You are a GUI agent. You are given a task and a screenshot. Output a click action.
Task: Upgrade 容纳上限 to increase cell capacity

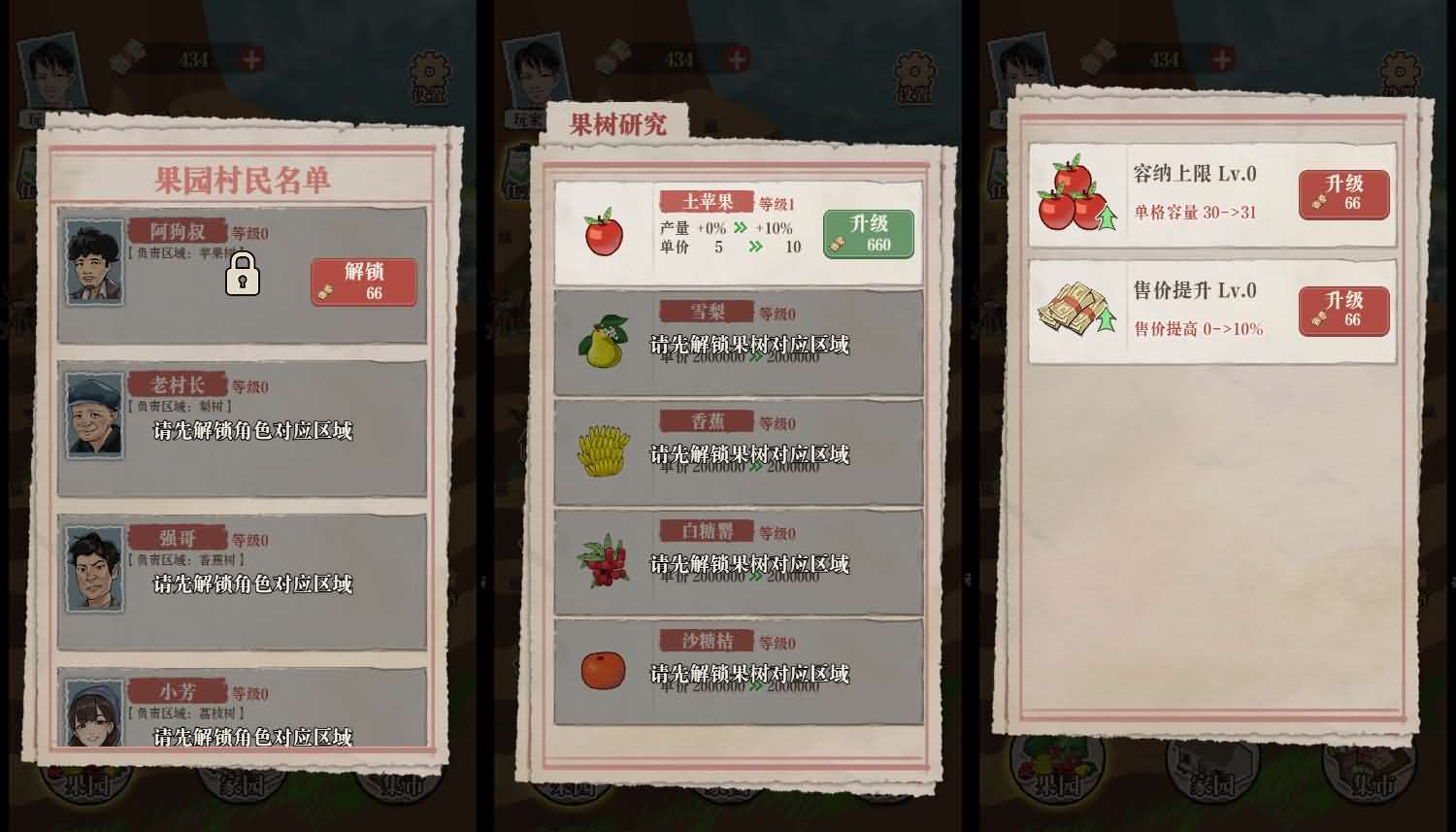pyautogui.click(x=1343, y=194)
